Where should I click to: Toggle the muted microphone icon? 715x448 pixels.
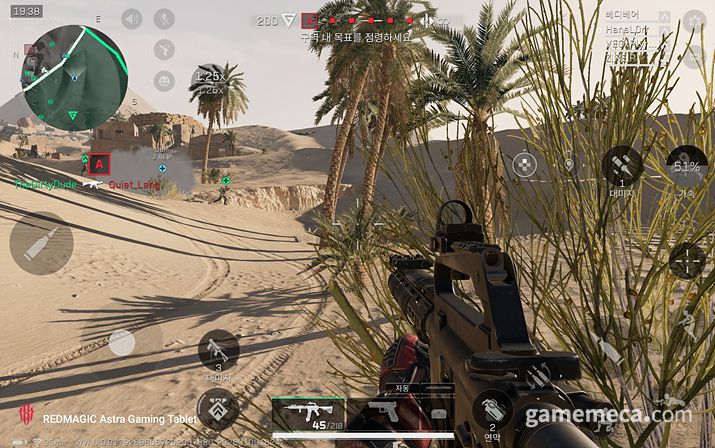164,19
